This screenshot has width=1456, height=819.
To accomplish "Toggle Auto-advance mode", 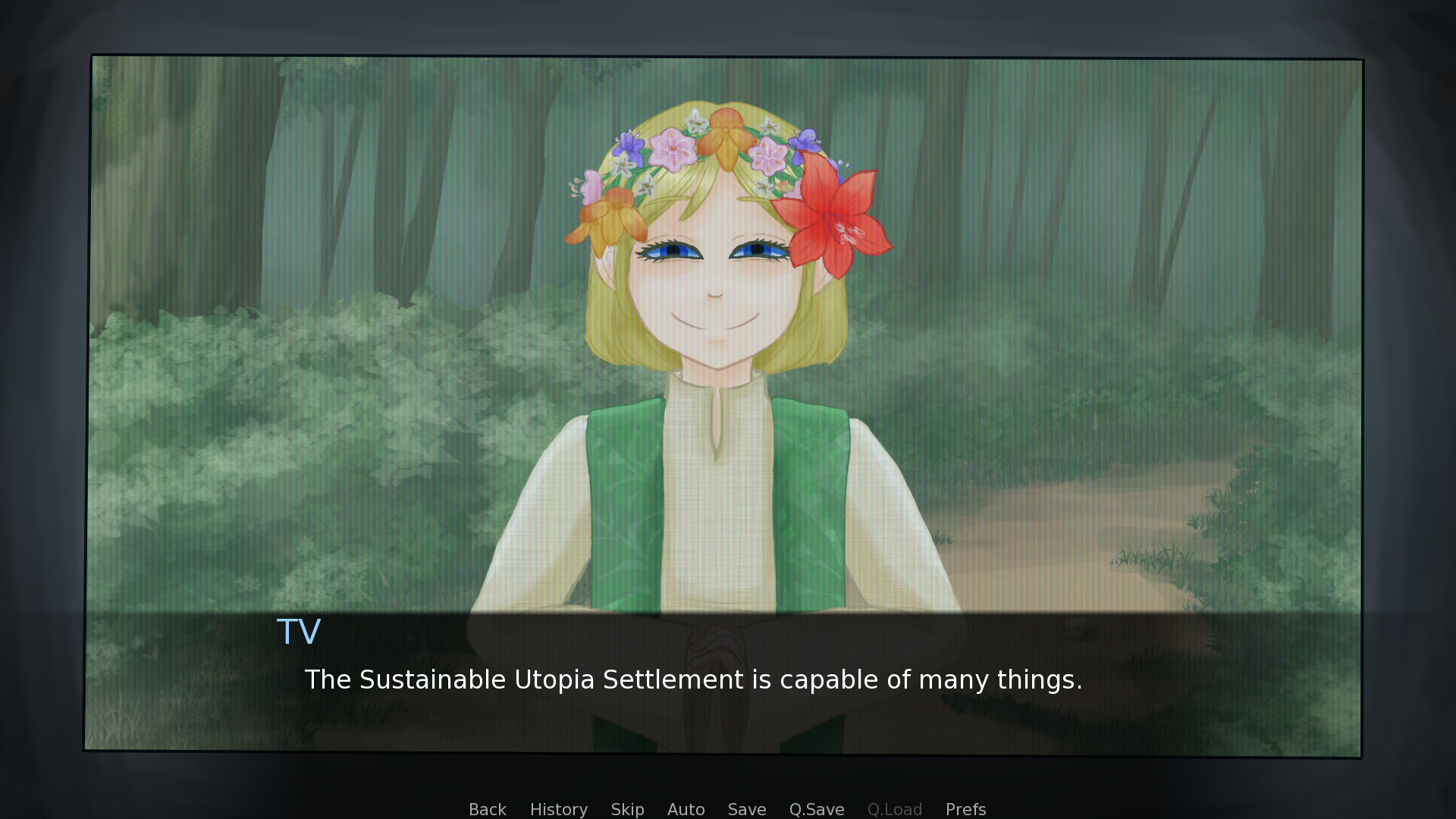I will (x=685, y=809).
